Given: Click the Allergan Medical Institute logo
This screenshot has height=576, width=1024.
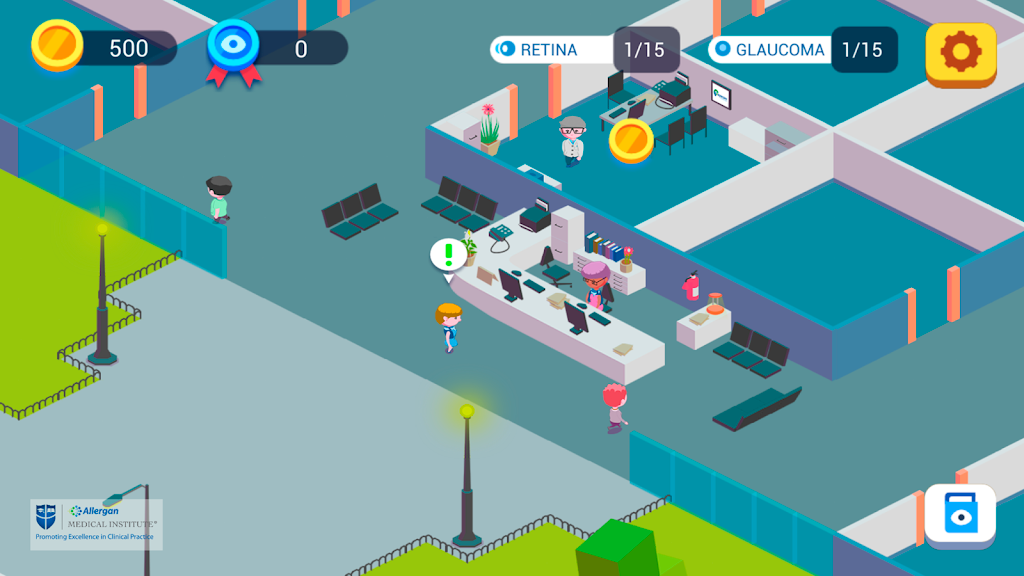Looking at the screenshot, I should click(x=96, y=523).
